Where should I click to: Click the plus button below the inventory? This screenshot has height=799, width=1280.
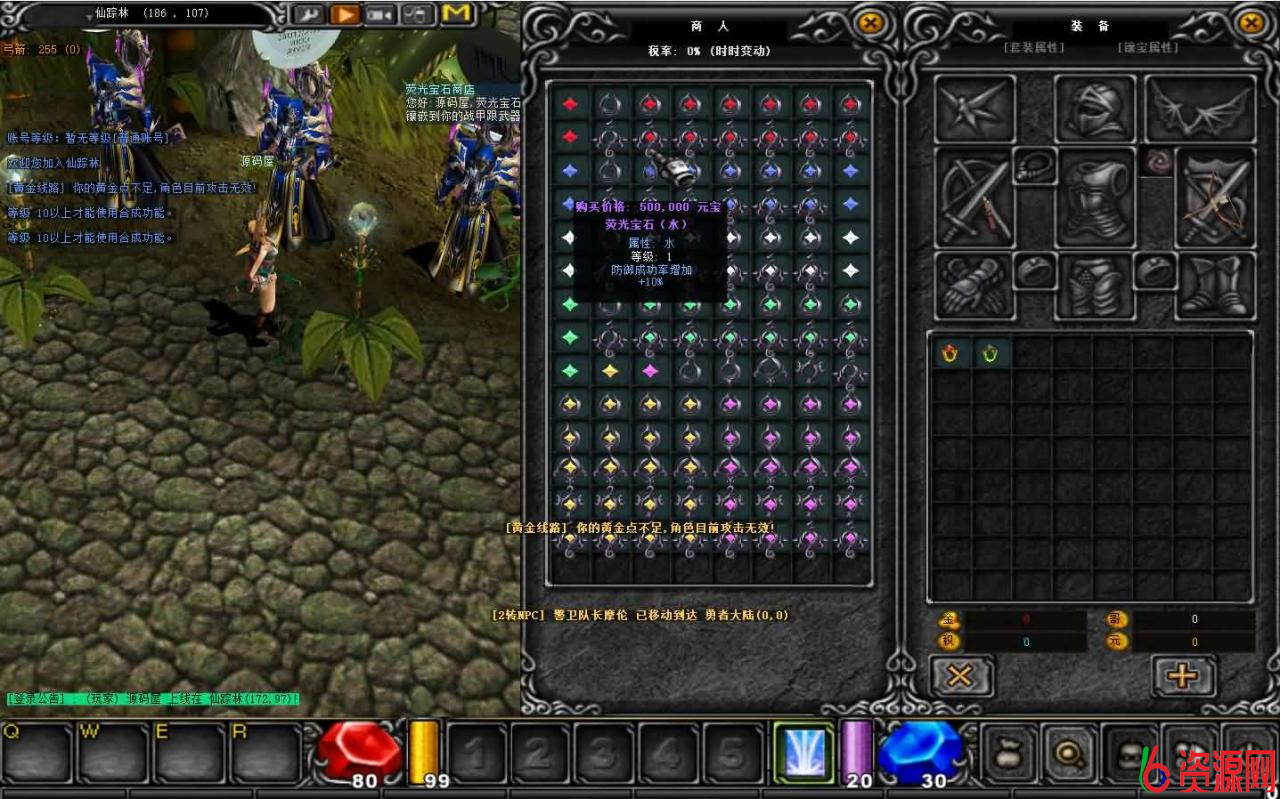pyautogui.click(x=1183, y=676)
